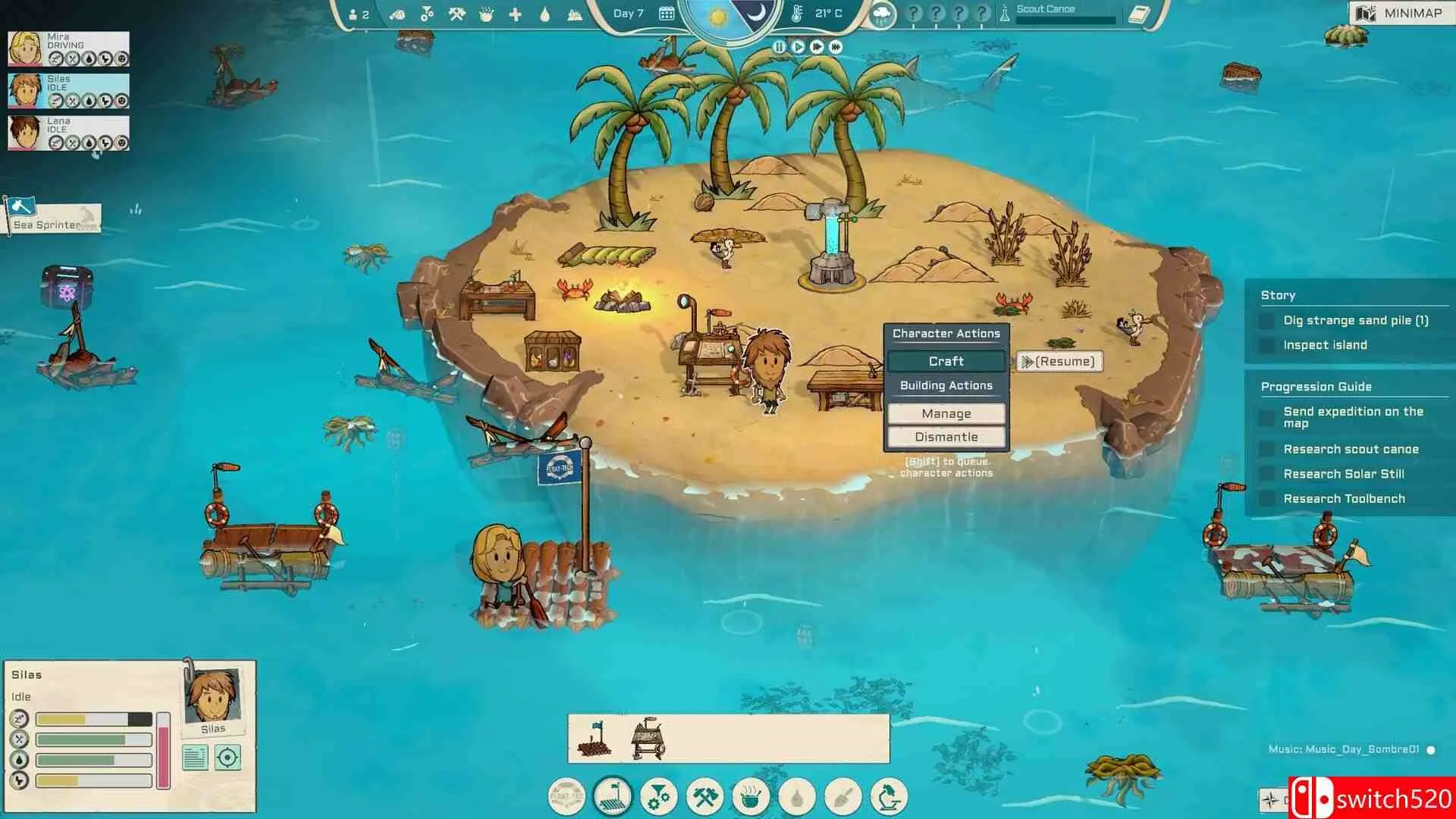
Task: Set game to normal play speed
Action: (798, 47)
